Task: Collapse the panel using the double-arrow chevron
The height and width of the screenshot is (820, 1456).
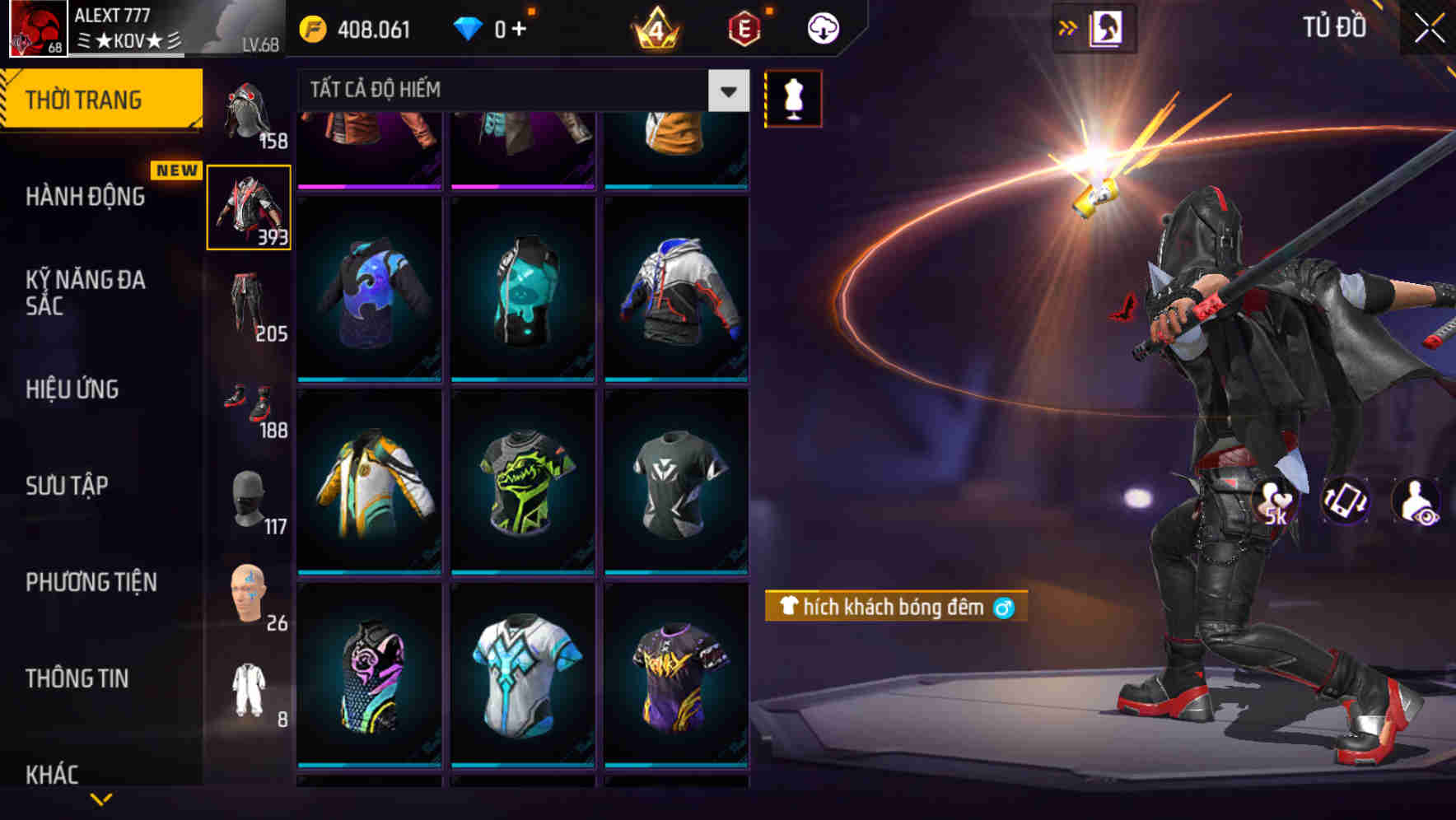Action: 1067,26
